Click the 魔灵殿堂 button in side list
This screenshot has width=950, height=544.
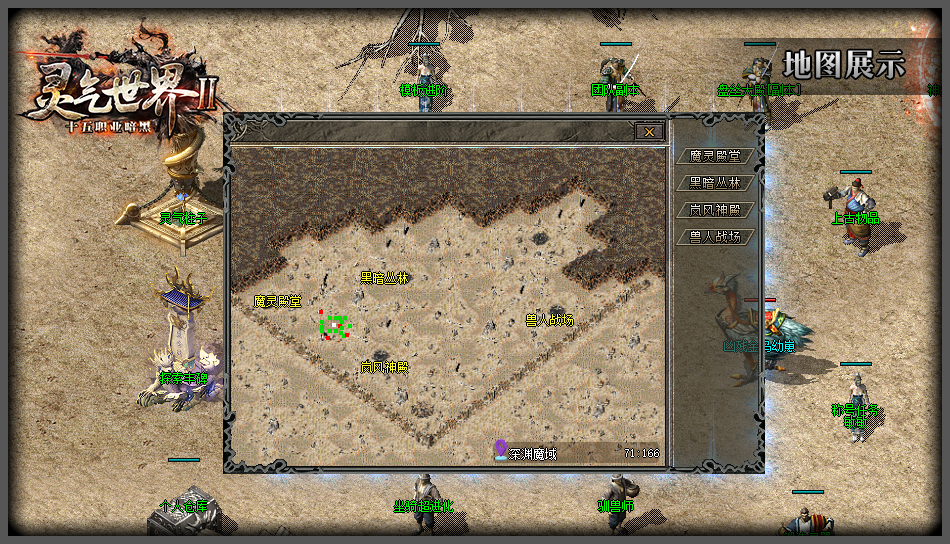point(715,156)
